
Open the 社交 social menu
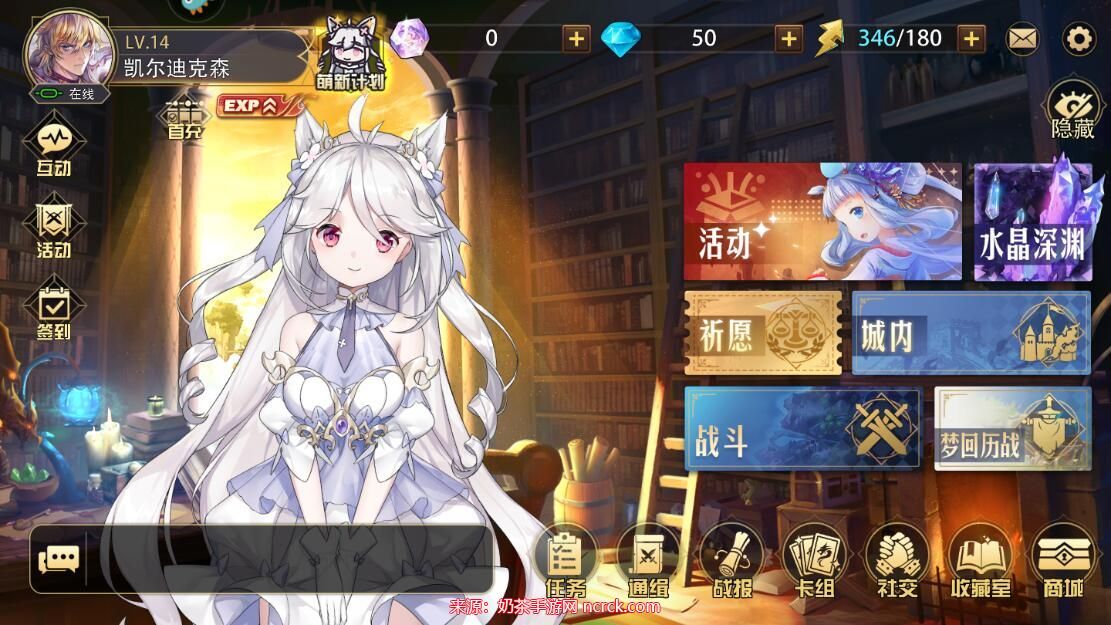[x=896, y=561]
